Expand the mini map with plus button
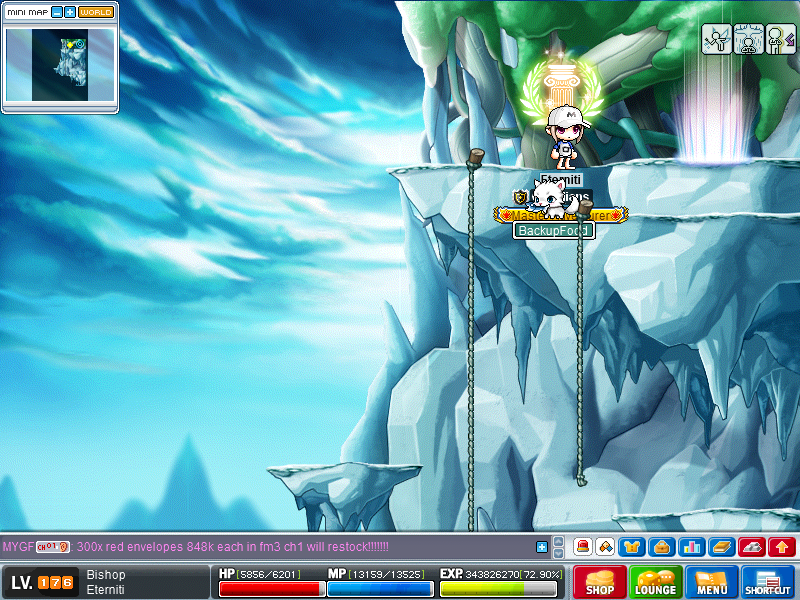The height and width of the screenshot is (600, 800). pyautogui.click(x=69, y=12)
